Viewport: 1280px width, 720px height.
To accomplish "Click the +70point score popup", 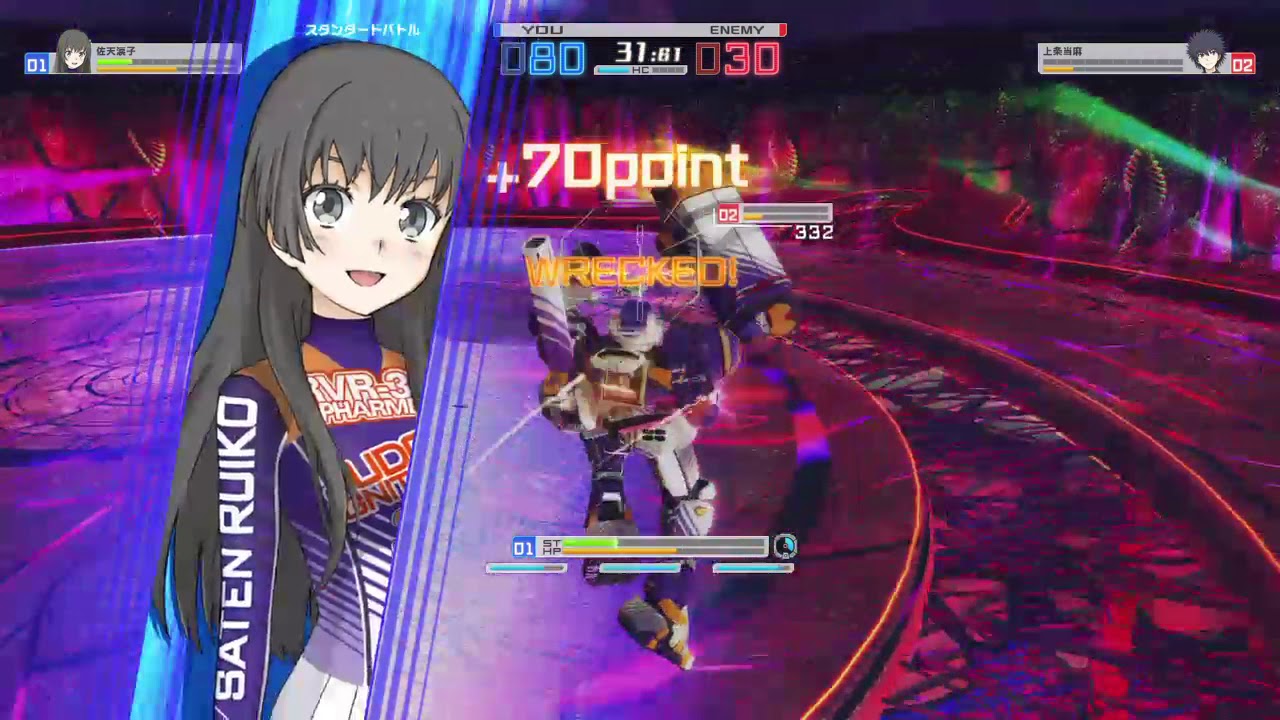I will [x=612, y=166].
